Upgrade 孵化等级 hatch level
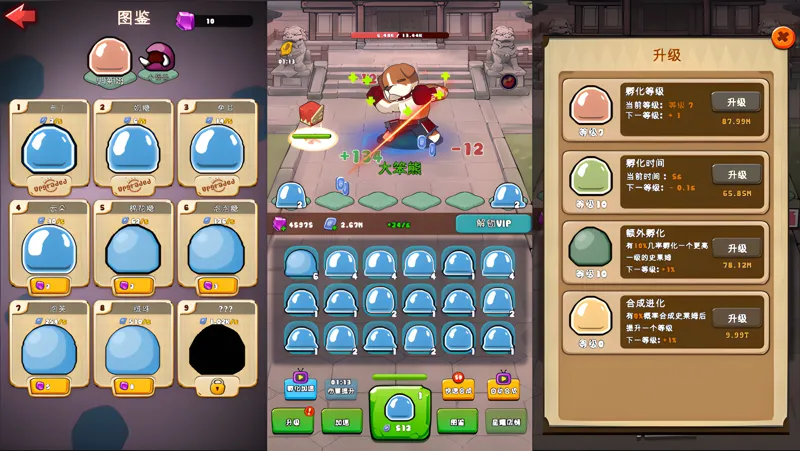 coord(736,102)
